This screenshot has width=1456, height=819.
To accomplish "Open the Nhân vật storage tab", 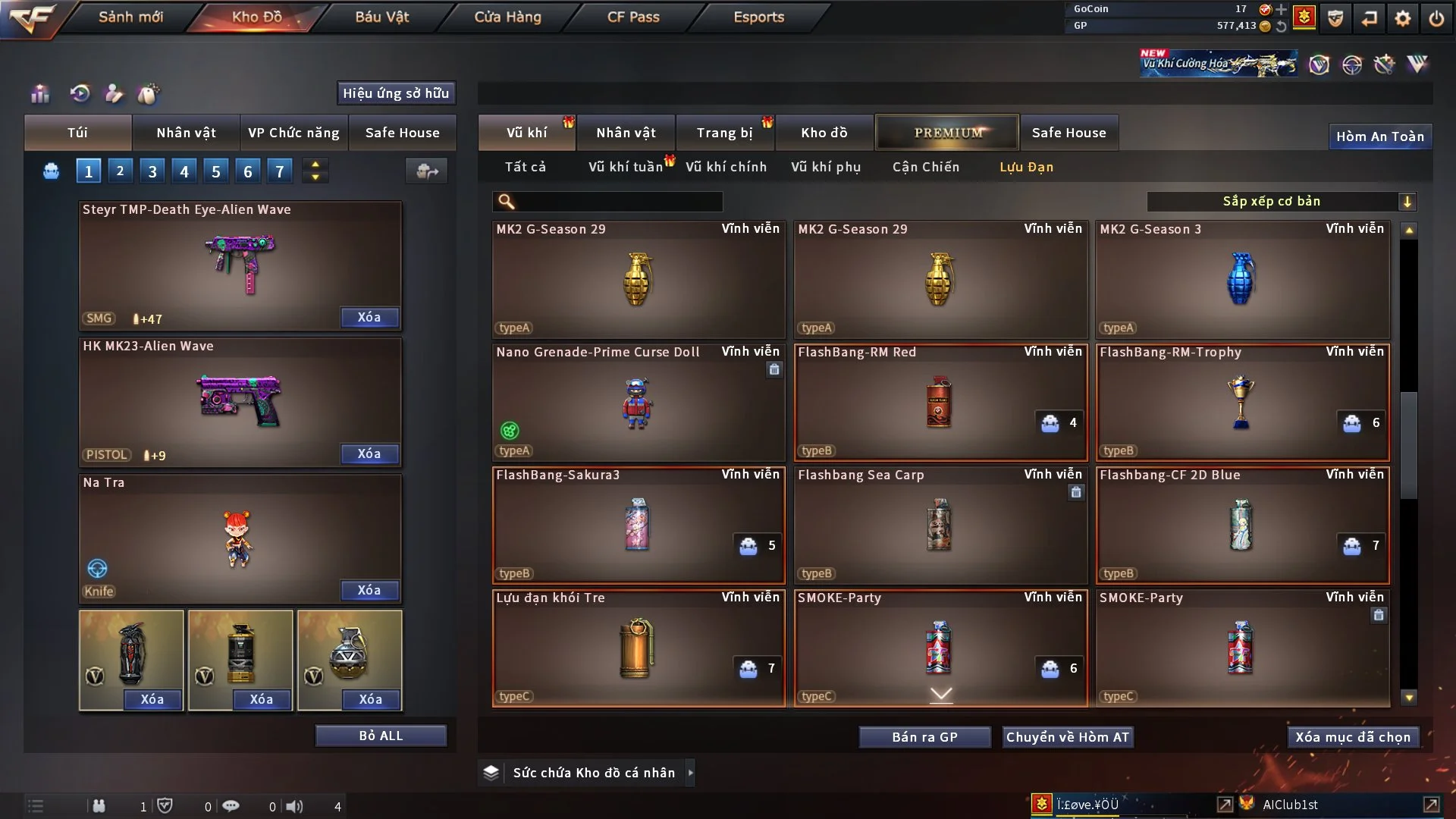I will (626, 133).
